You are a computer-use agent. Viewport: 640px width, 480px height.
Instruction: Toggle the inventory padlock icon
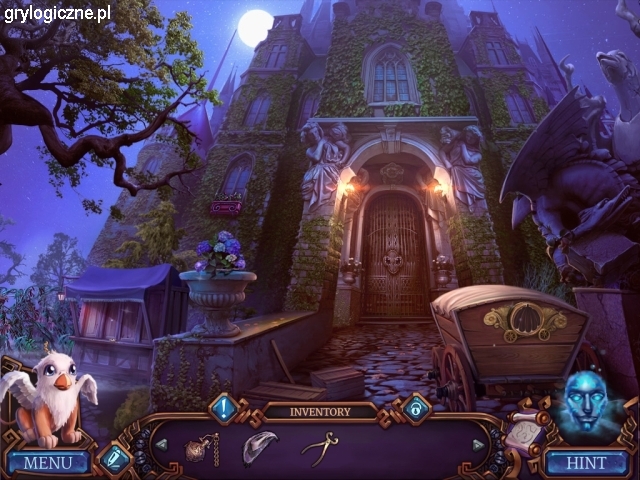pyautogui.click(x=415, y=407)
